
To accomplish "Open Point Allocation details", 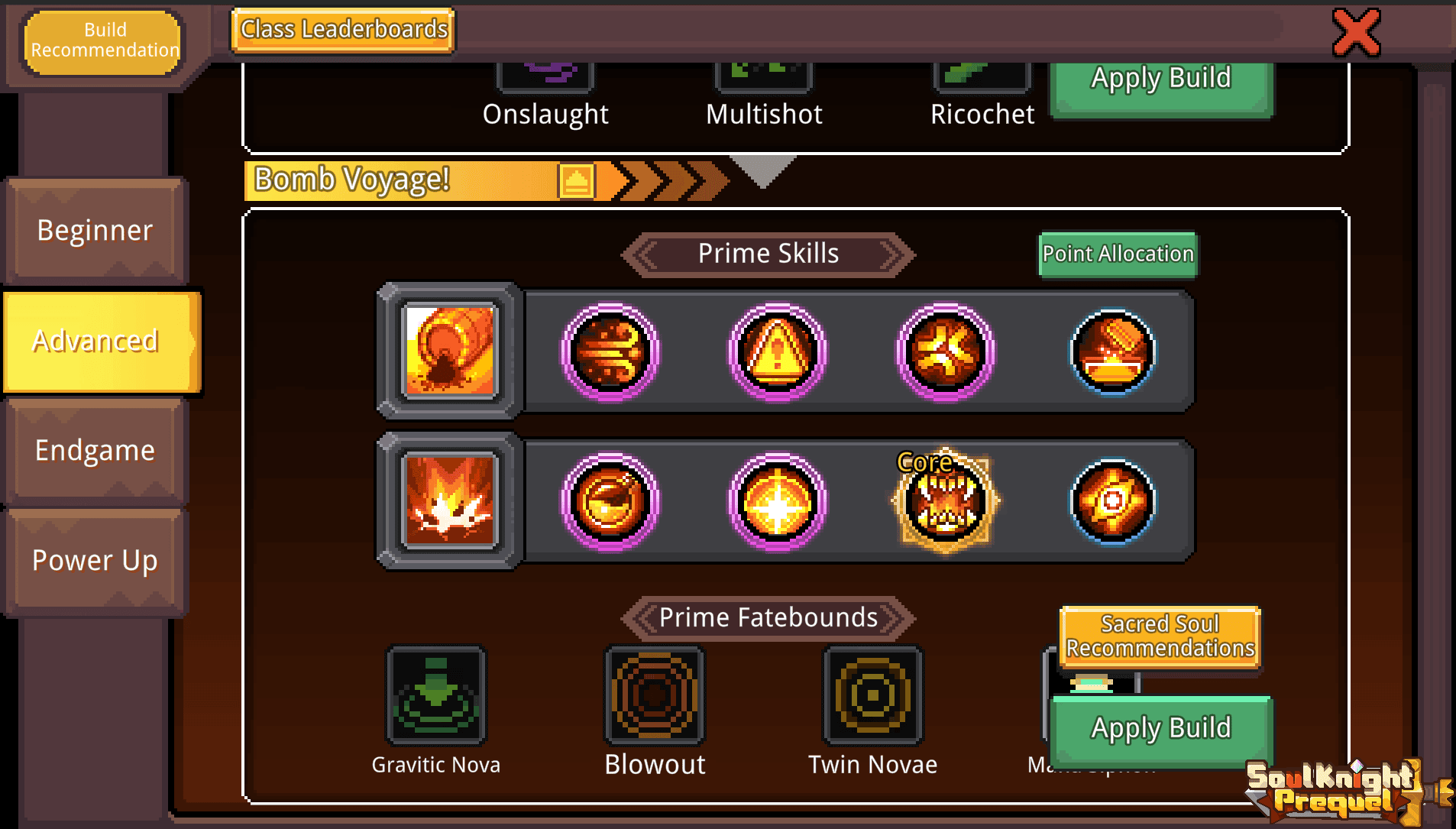I will tap(1118, 254).
